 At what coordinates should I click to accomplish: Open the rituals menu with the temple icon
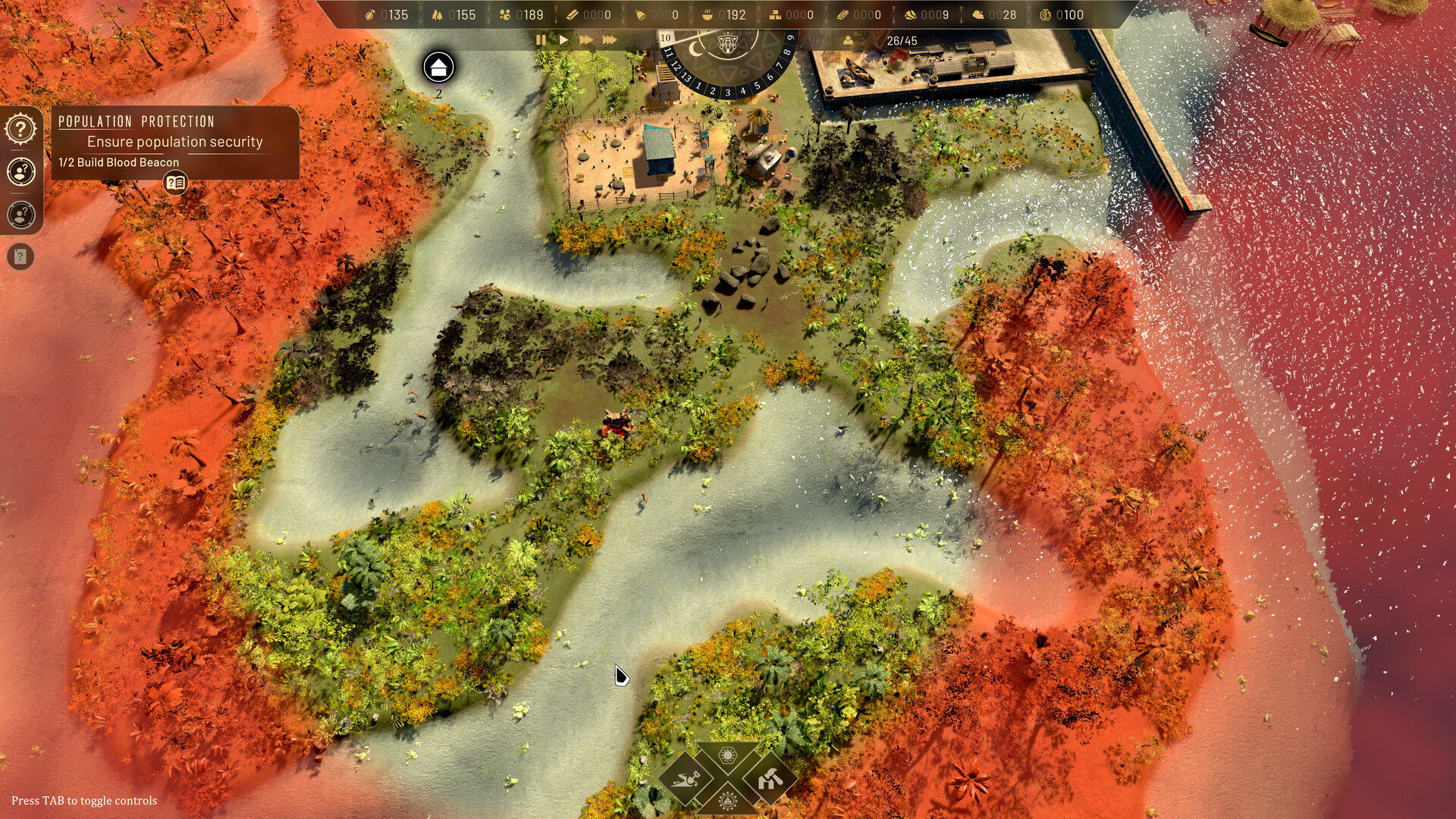click(726, 802)
